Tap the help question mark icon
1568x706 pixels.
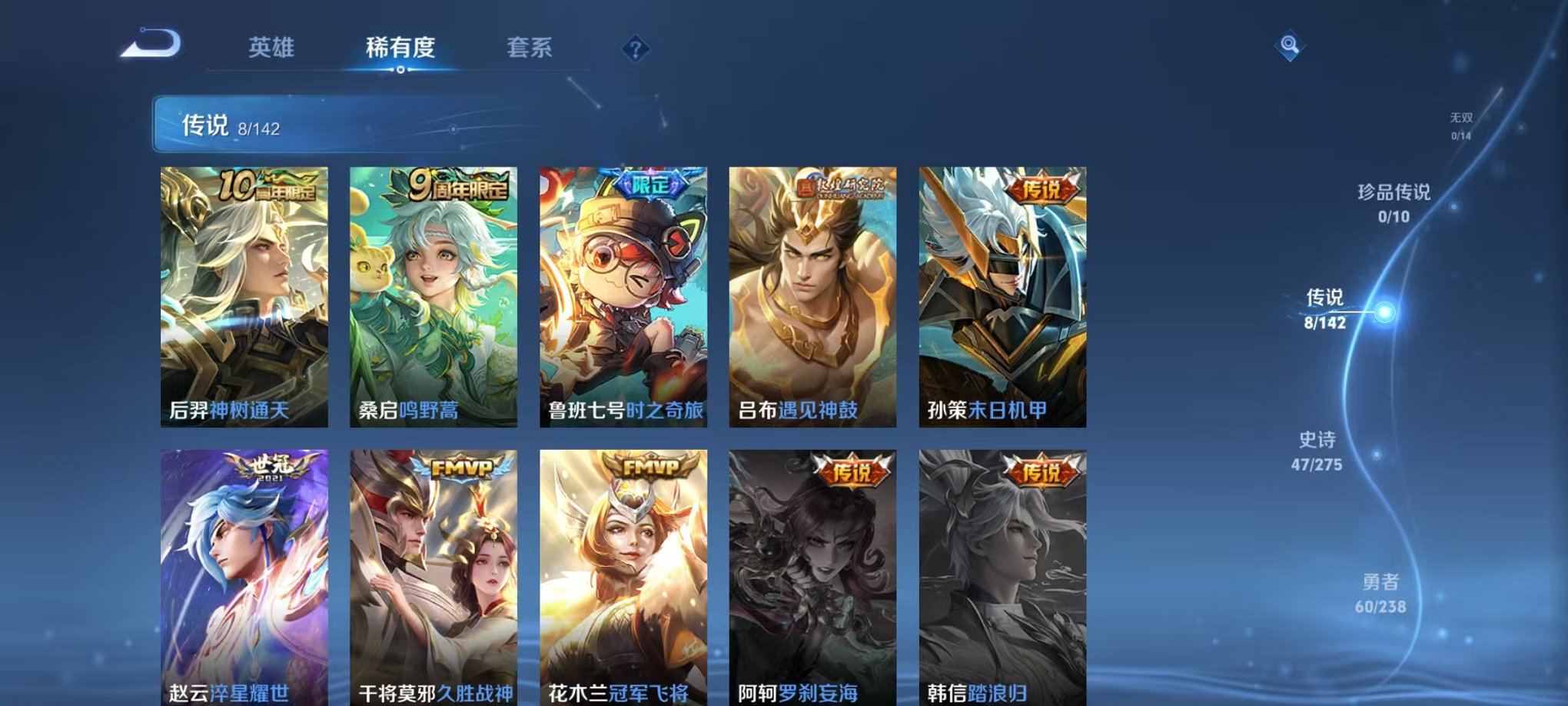coord(634,49)
